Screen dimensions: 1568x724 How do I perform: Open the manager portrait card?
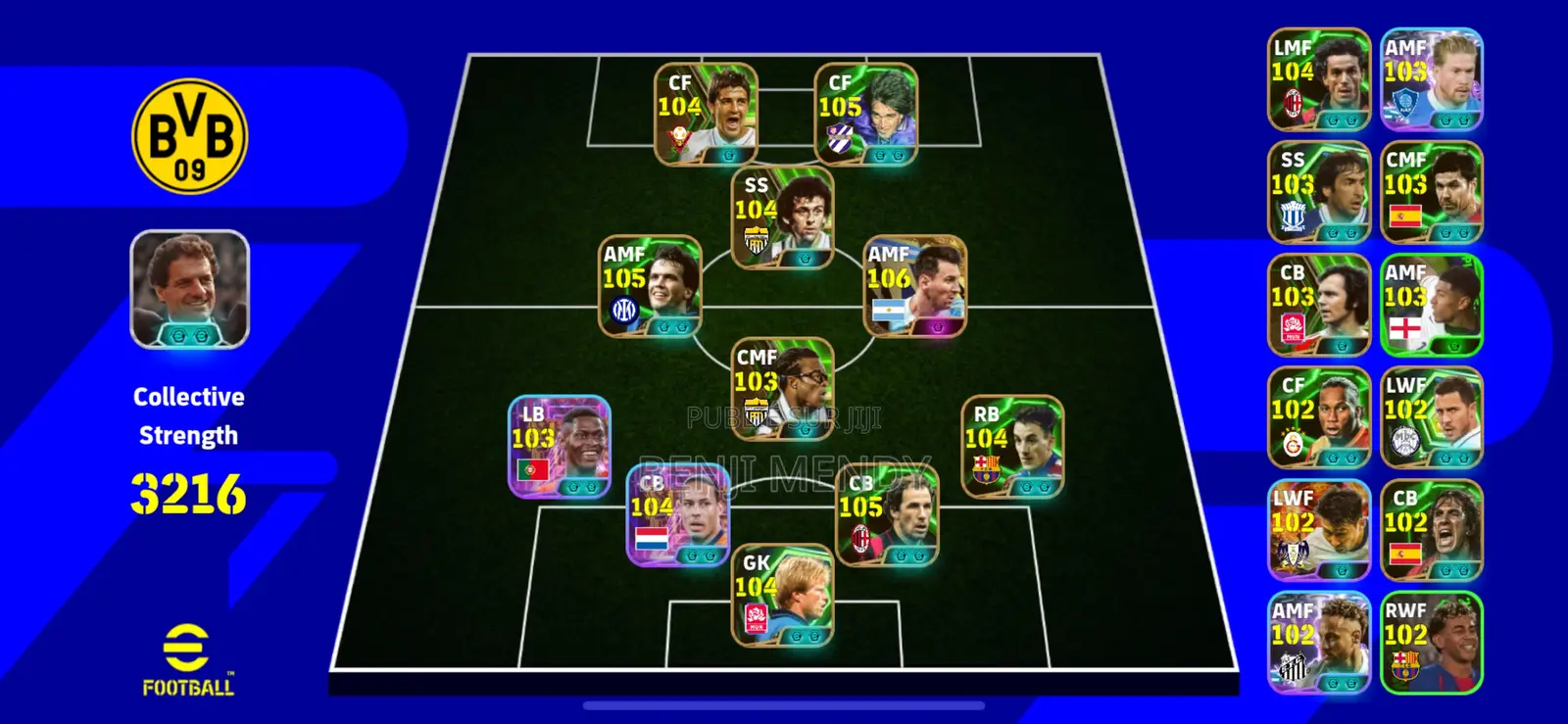click(189, 289)
